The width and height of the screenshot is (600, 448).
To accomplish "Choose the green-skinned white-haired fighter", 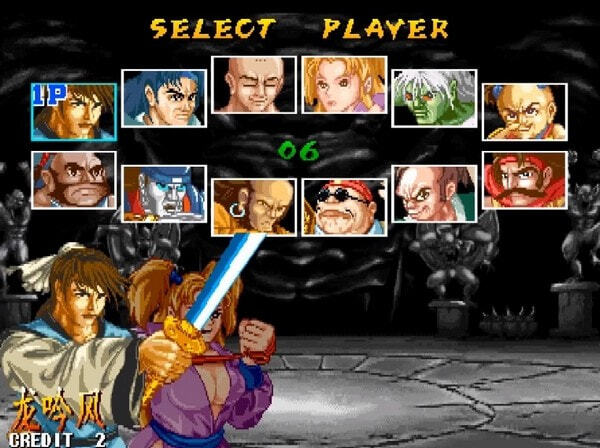I will pyautogui.click(x=433, y=98).
